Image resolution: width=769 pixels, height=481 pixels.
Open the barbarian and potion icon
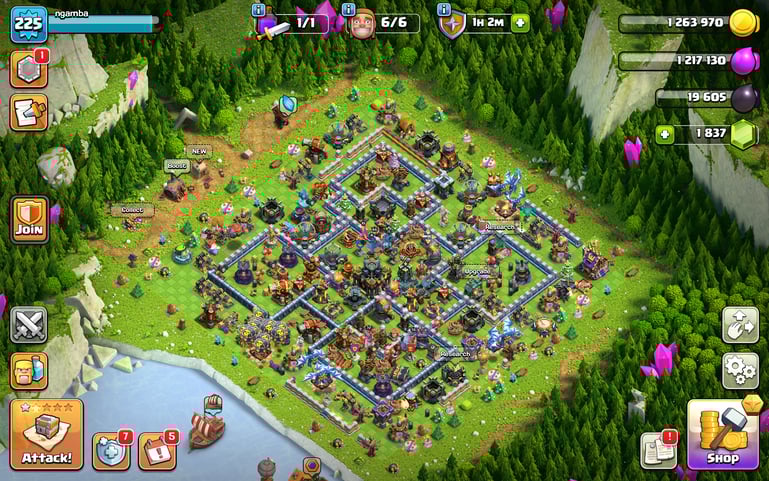(x=29, y=369)
